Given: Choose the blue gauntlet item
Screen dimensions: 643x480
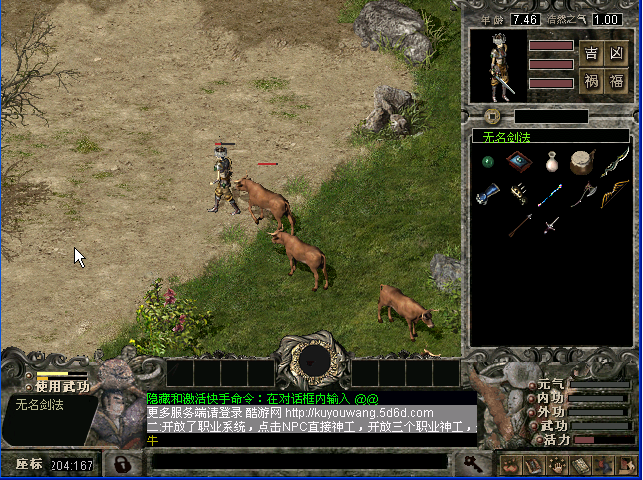Looking at the screenshot, I should tap(487, 193).
